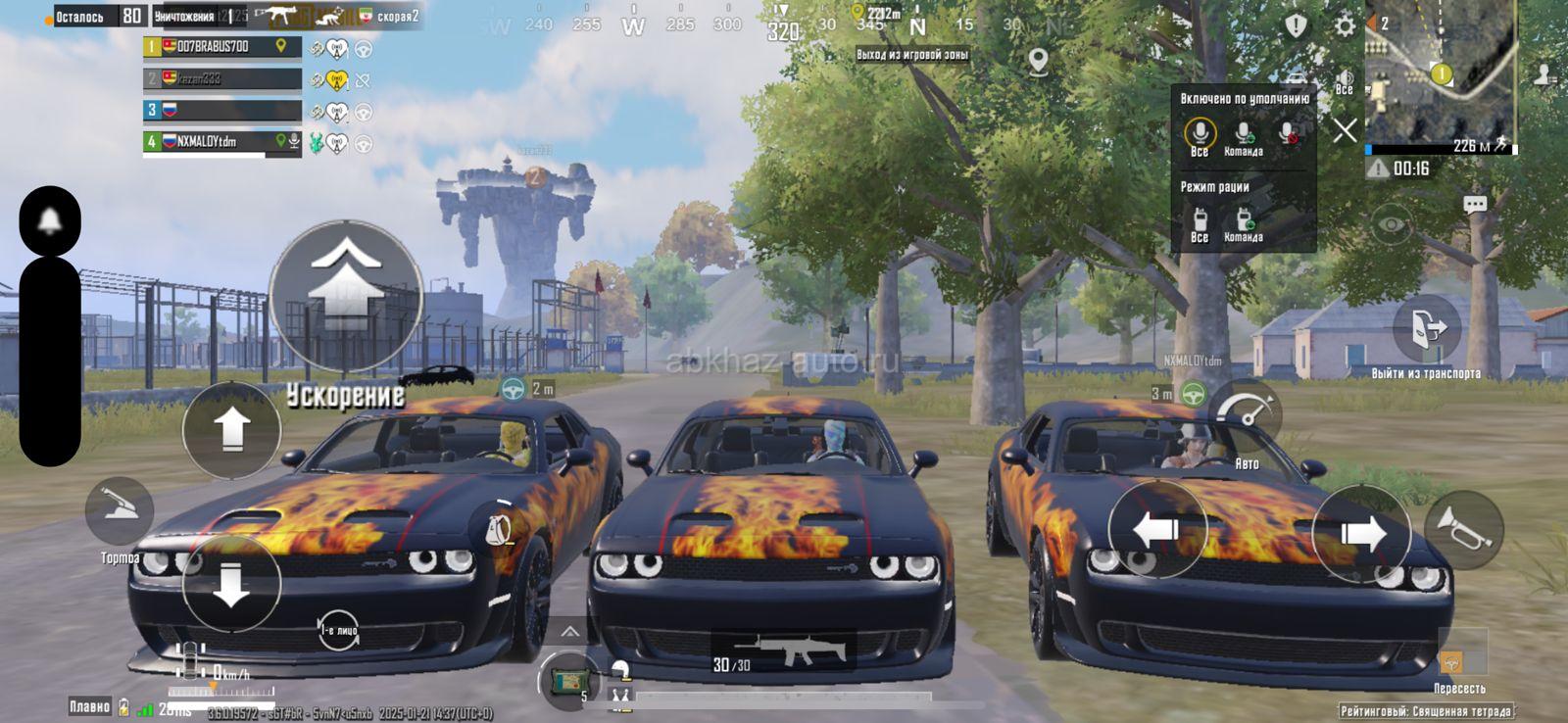Set walkie-talkie mode to Все
The image size is (1568, 723).
coord(1199,223)
